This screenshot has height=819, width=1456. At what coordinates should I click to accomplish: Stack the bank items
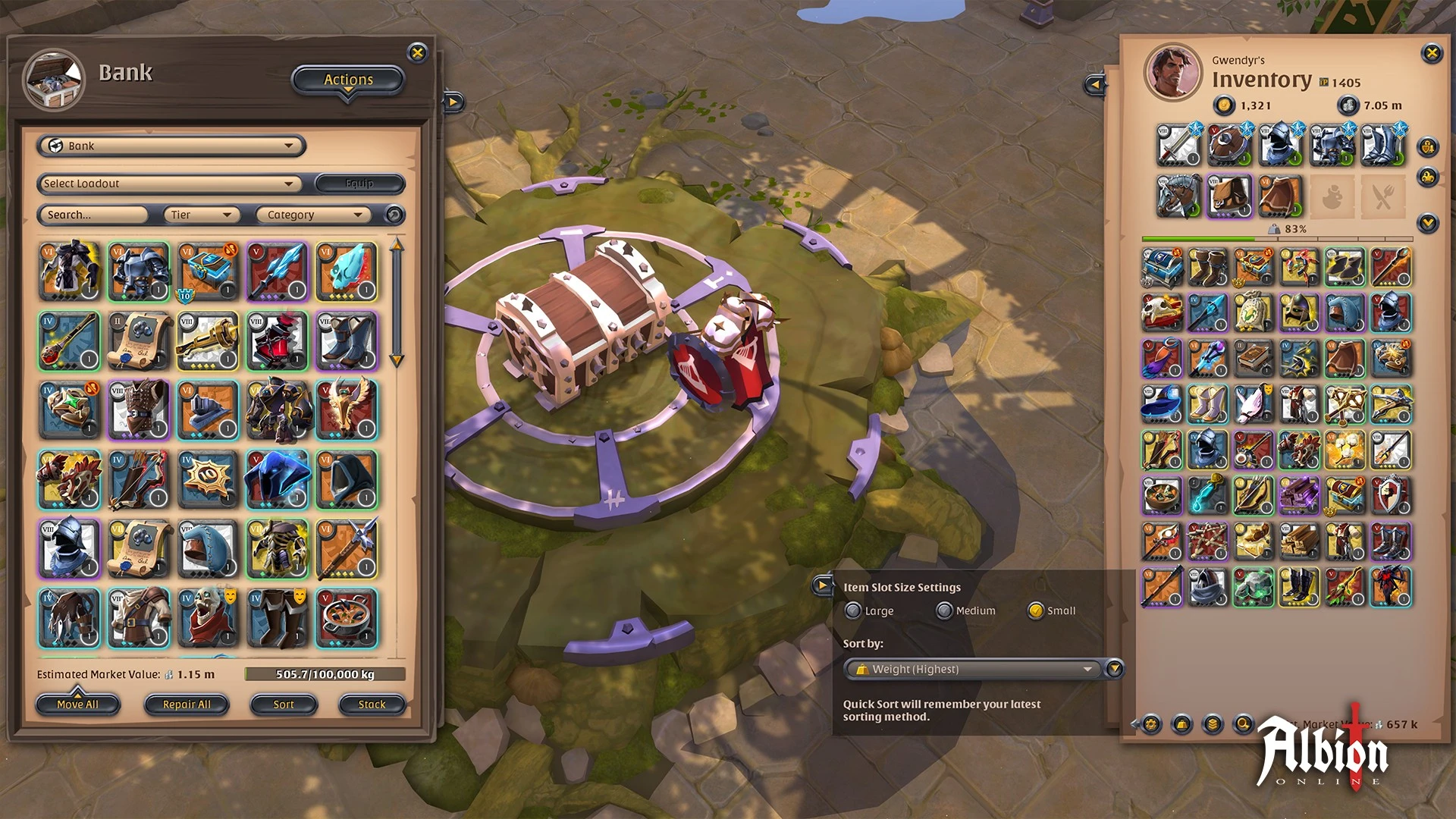click(x=372, y=704)
